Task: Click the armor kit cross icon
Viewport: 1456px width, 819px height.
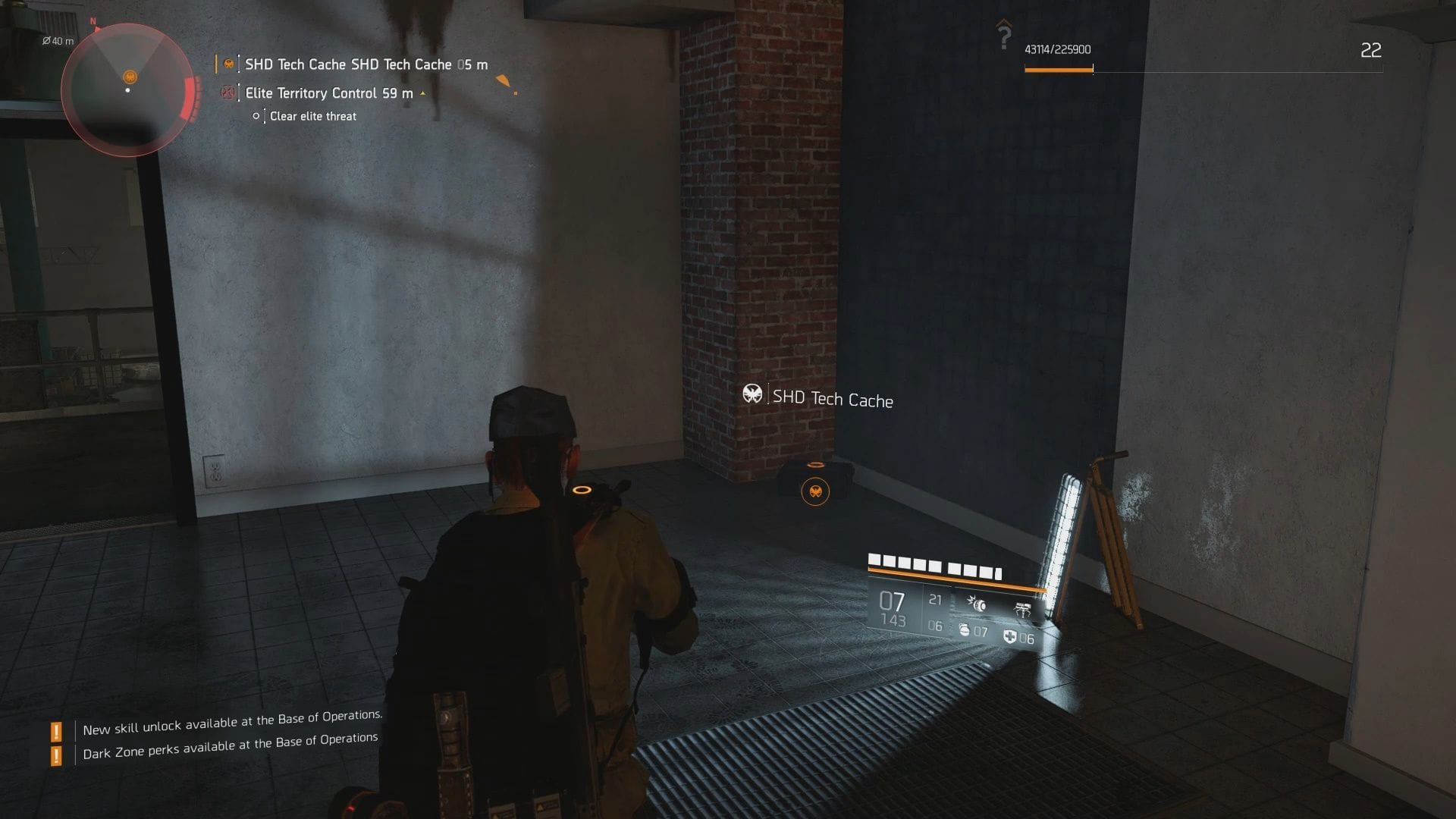Action: [x=1009, y=636]
